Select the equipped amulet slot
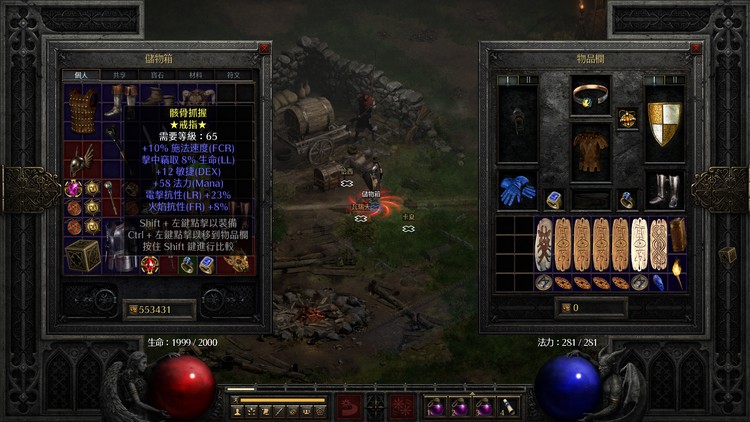The height and width of the screenshot is (422, 750). point(627,117)
